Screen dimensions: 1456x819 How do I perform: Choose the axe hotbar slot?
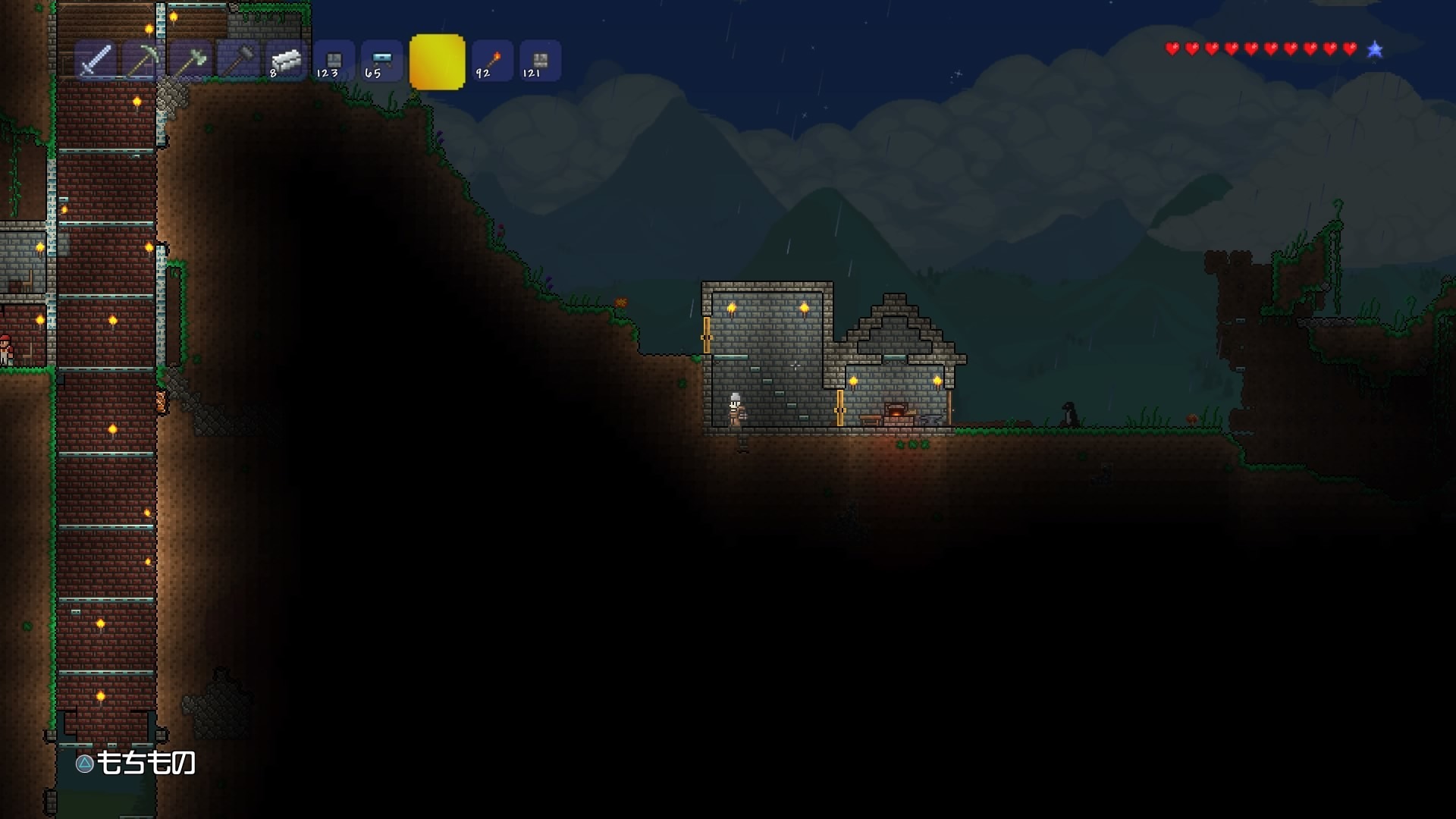point(190,61)
